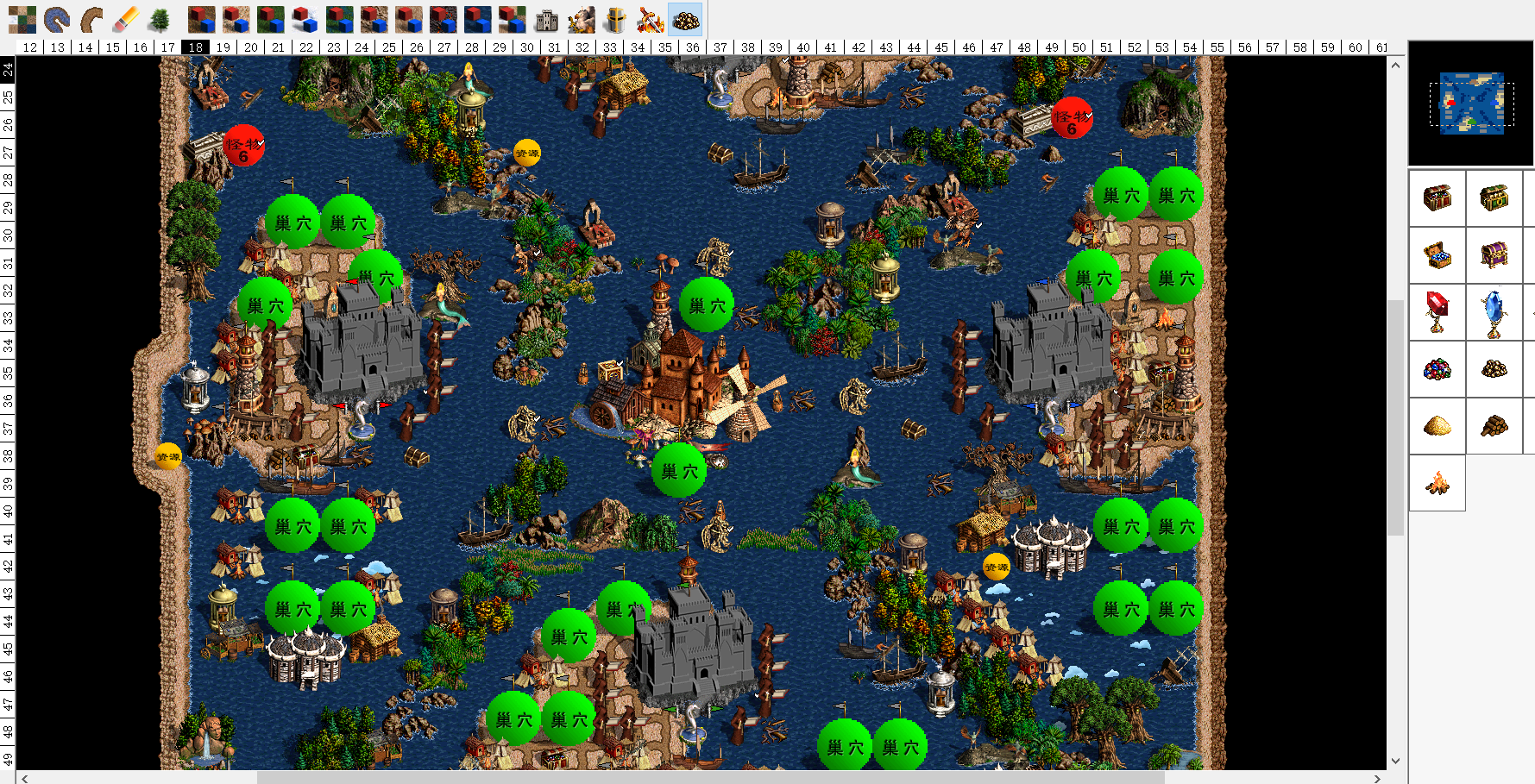This screenshot has height=784, width=1535.
Task: Choose the purple treasure chest
Action: pyautogui.click(x=1494, y=255)
